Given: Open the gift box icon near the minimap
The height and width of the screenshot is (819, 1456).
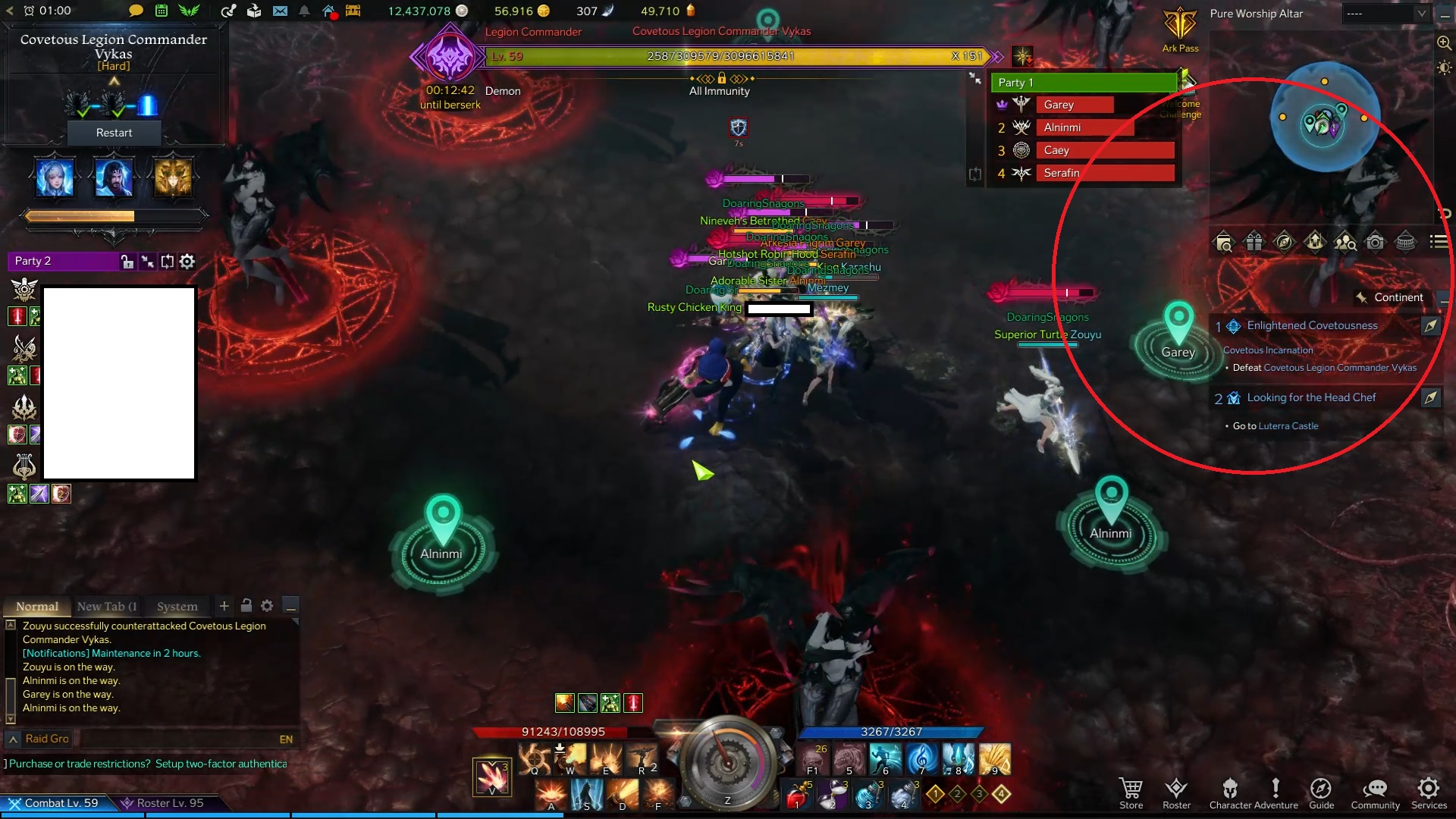Looking at the screenshot, I should point(1254,241).
